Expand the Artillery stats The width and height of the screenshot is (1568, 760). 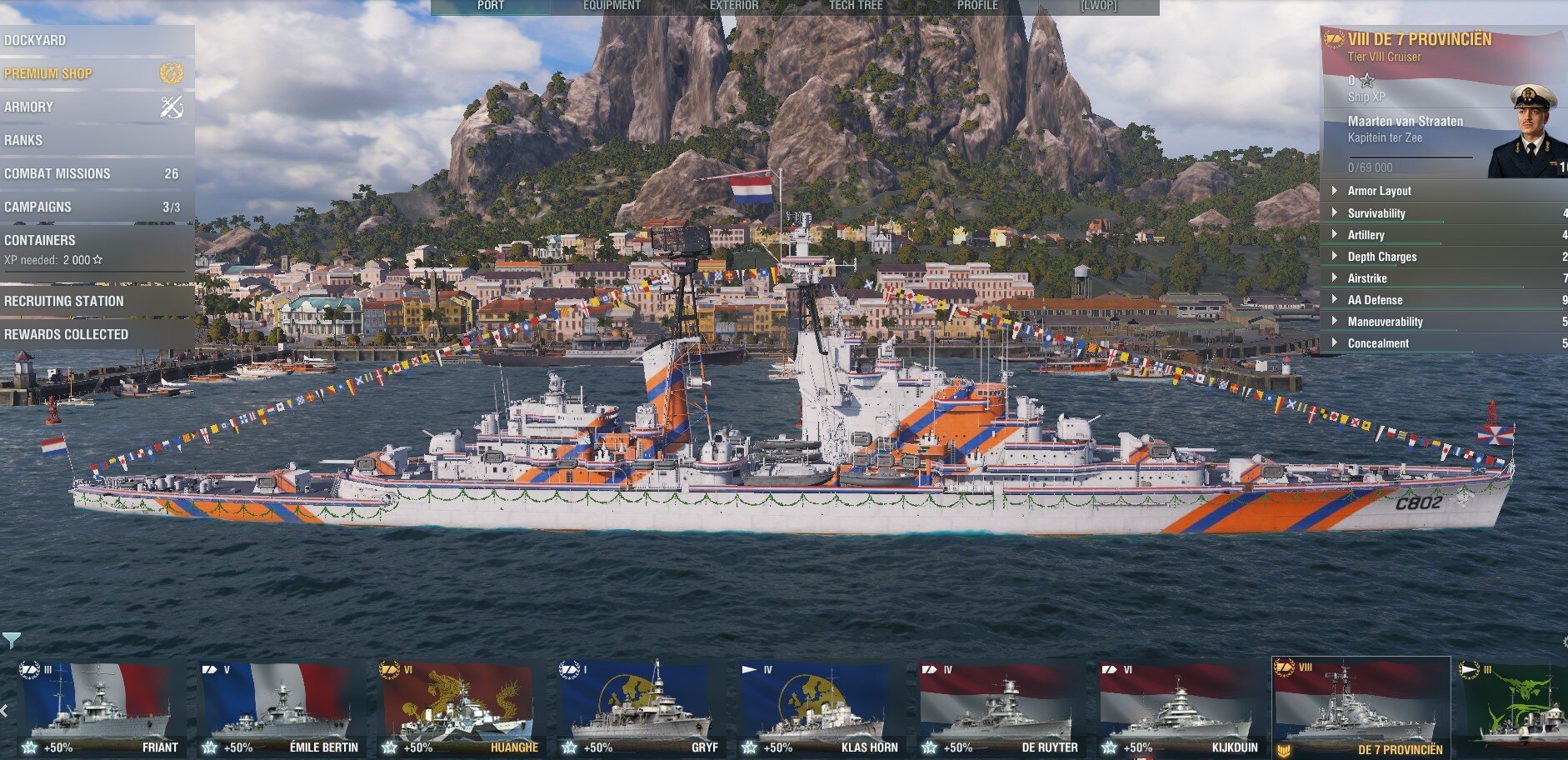pyautogui.click(x=1366, y=235)
